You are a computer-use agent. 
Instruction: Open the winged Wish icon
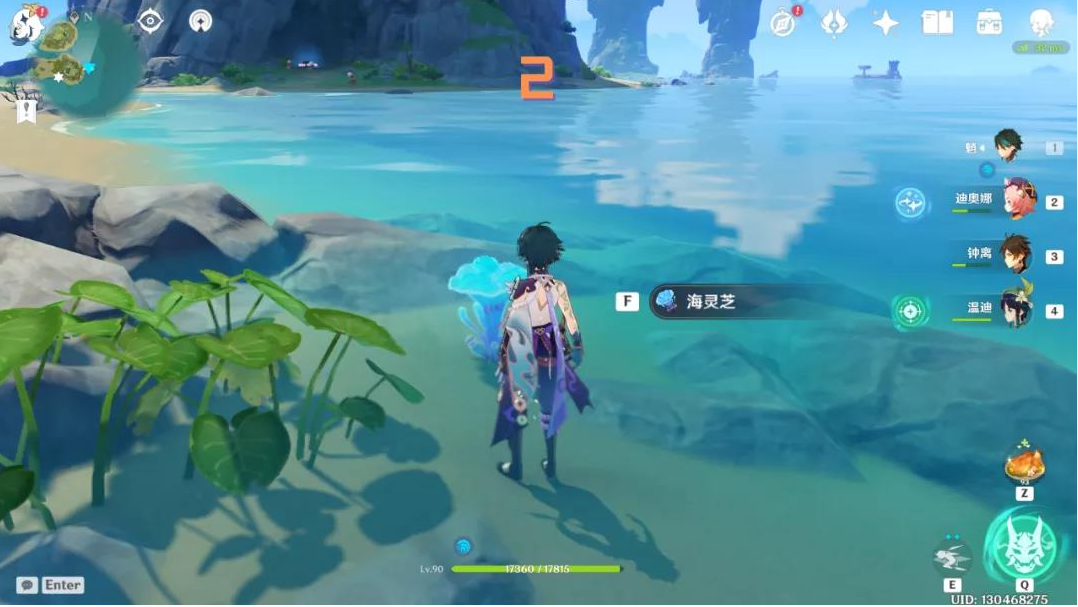pyautogui.click(x=834, y=23)
